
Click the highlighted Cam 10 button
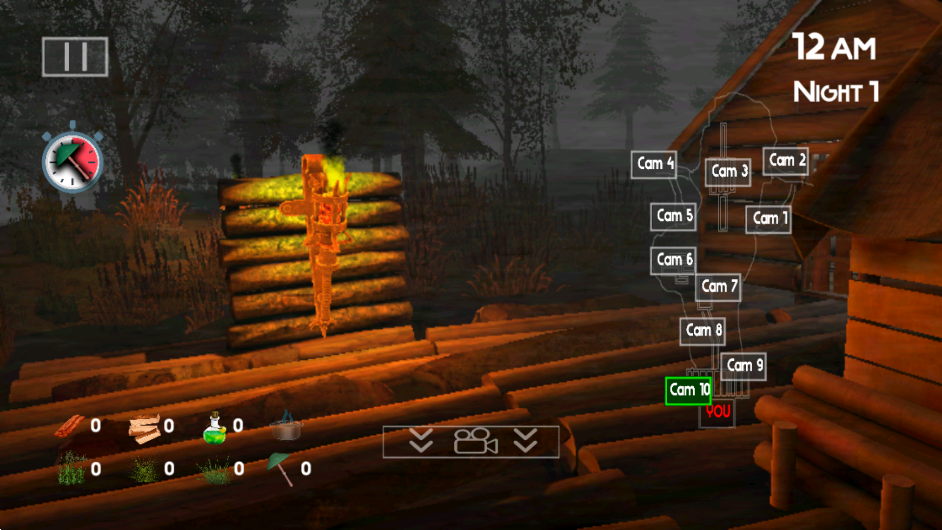click(688, 390)
